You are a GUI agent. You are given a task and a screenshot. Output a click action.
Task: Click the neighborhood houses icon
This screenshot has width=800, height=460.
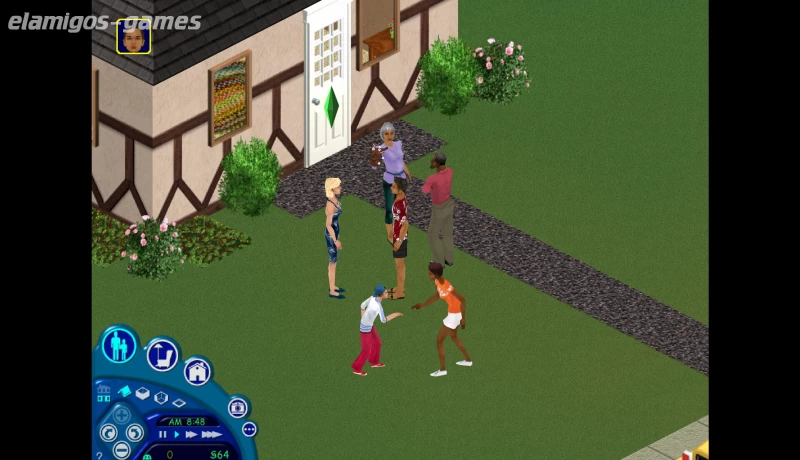click(x=103, y=389)
